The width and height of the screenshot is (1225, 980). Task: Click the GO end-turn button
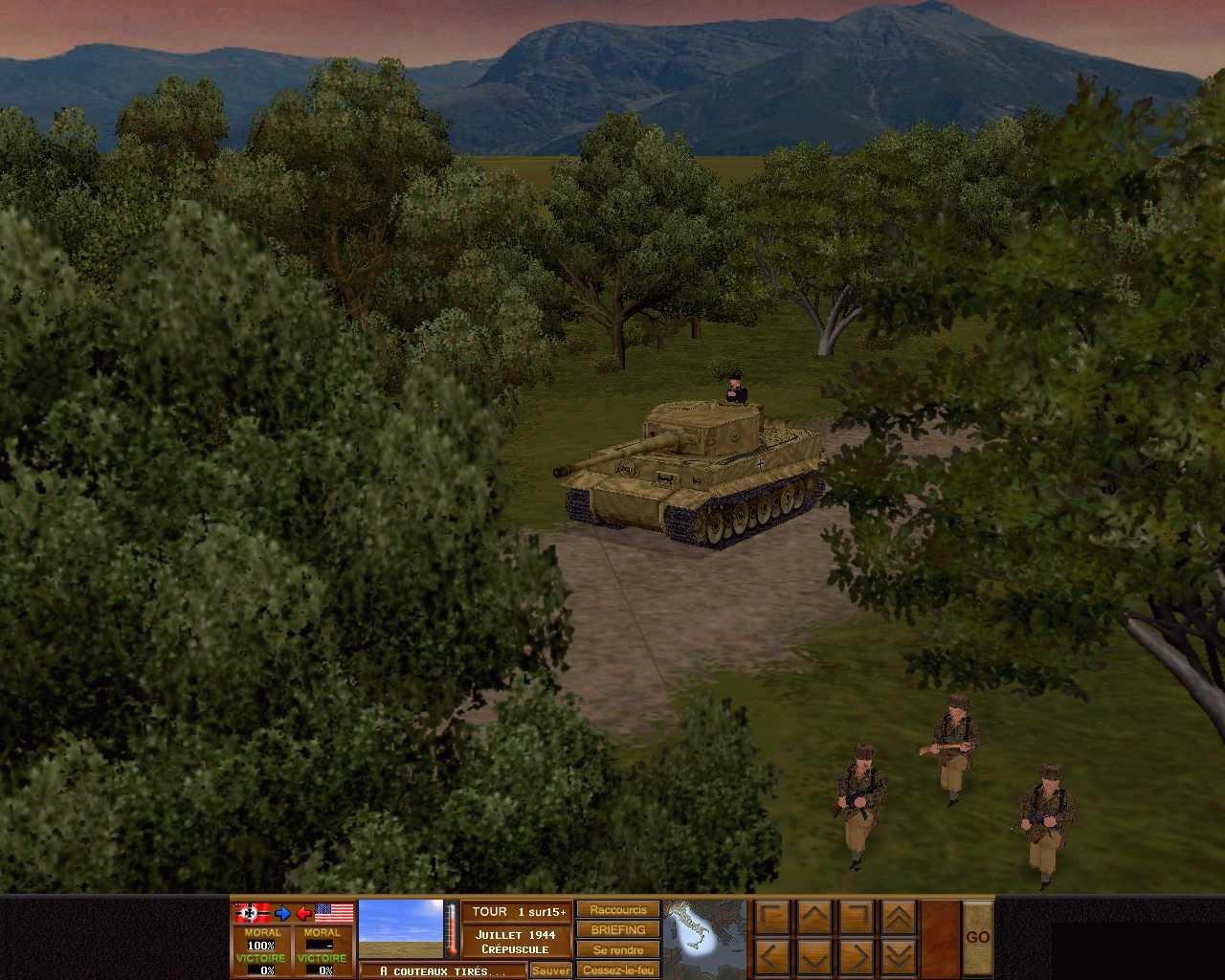pos(977,937)
